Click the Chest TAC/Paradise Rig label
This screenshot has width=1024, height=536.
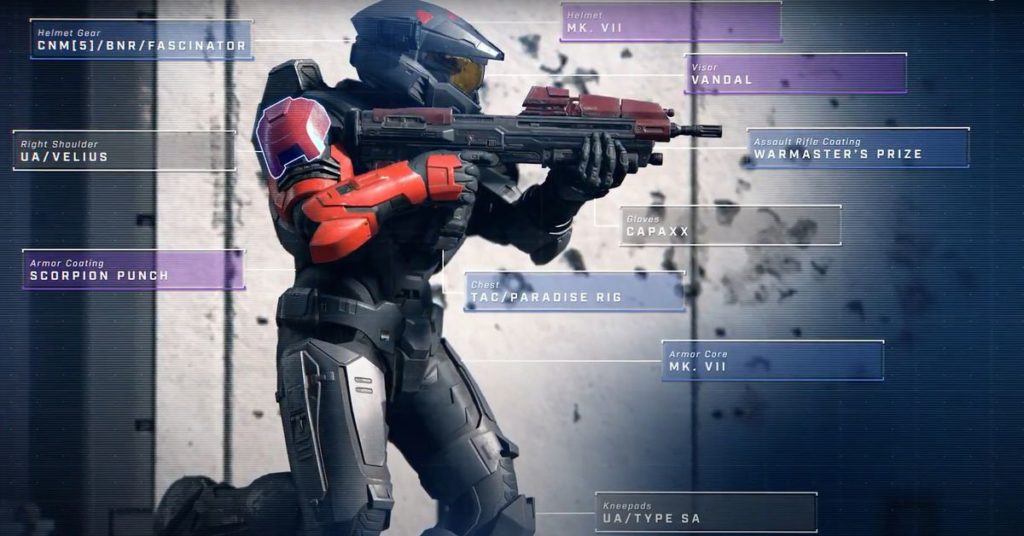[x=574, y=291]
